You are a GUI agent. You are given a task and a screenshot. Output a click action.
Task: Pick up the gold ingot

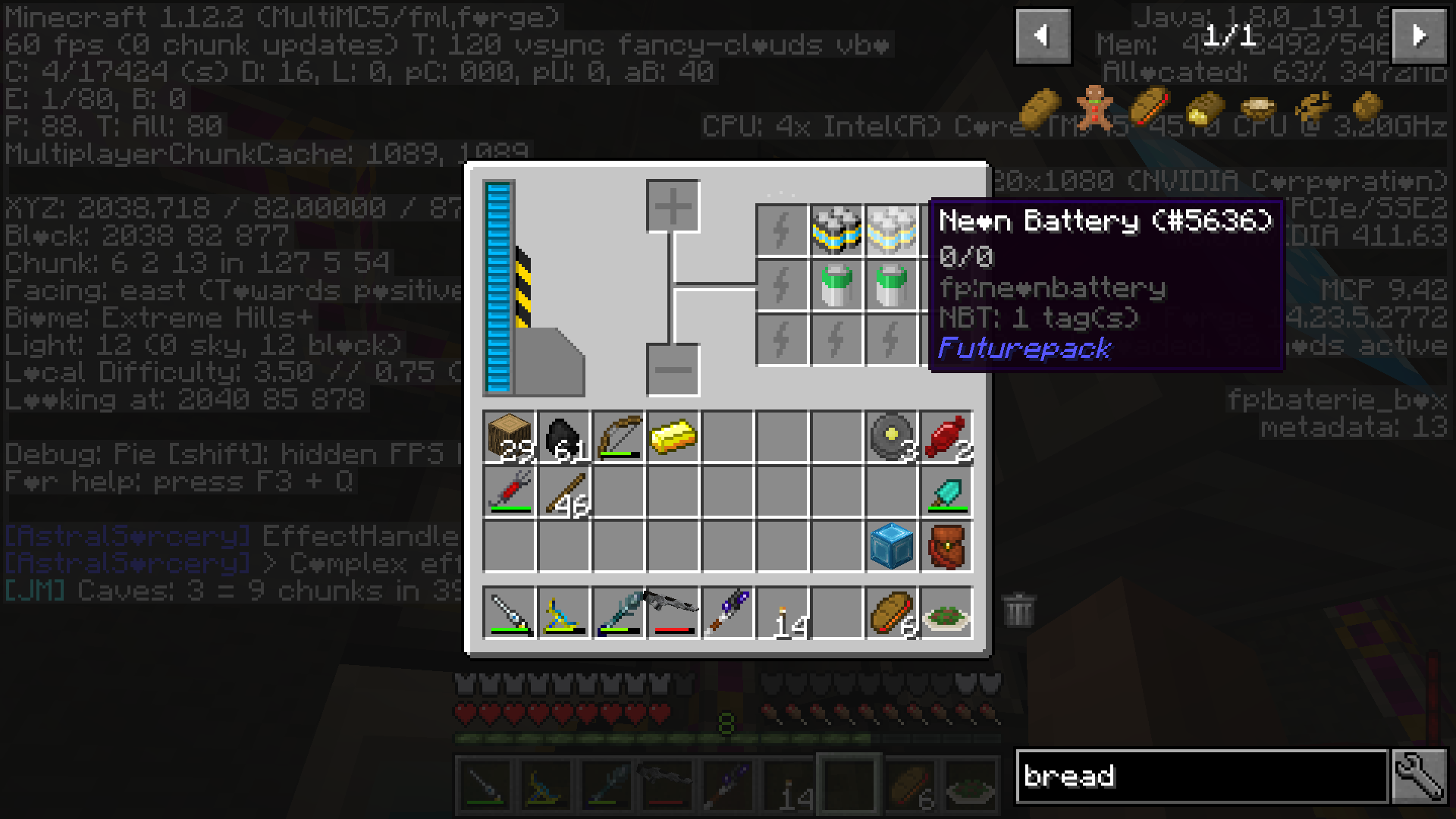click(675, 436)
